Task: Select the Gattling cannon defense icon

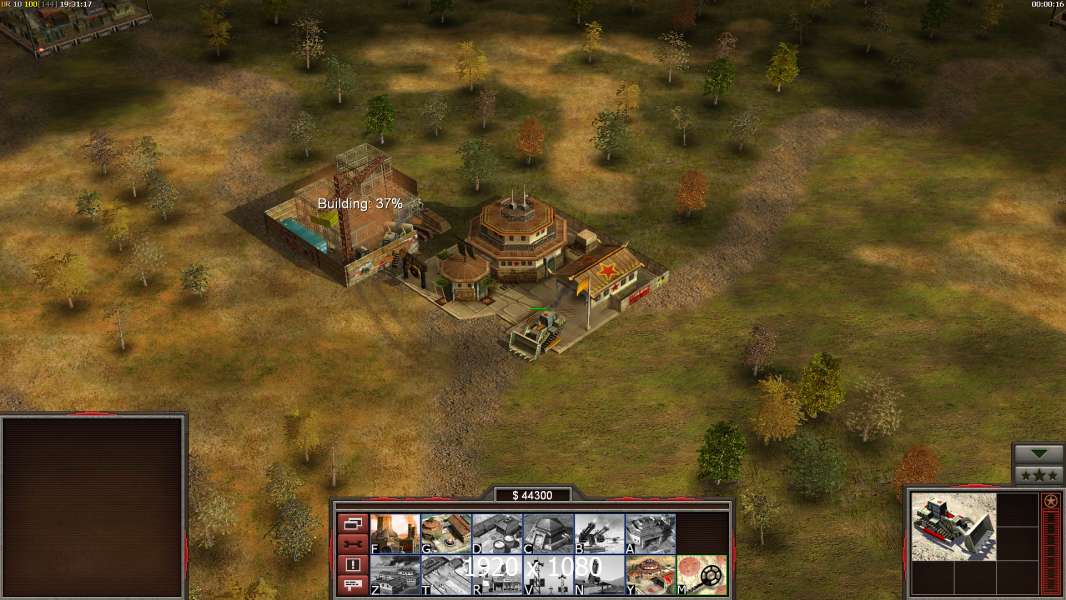Action: point(599,533)
